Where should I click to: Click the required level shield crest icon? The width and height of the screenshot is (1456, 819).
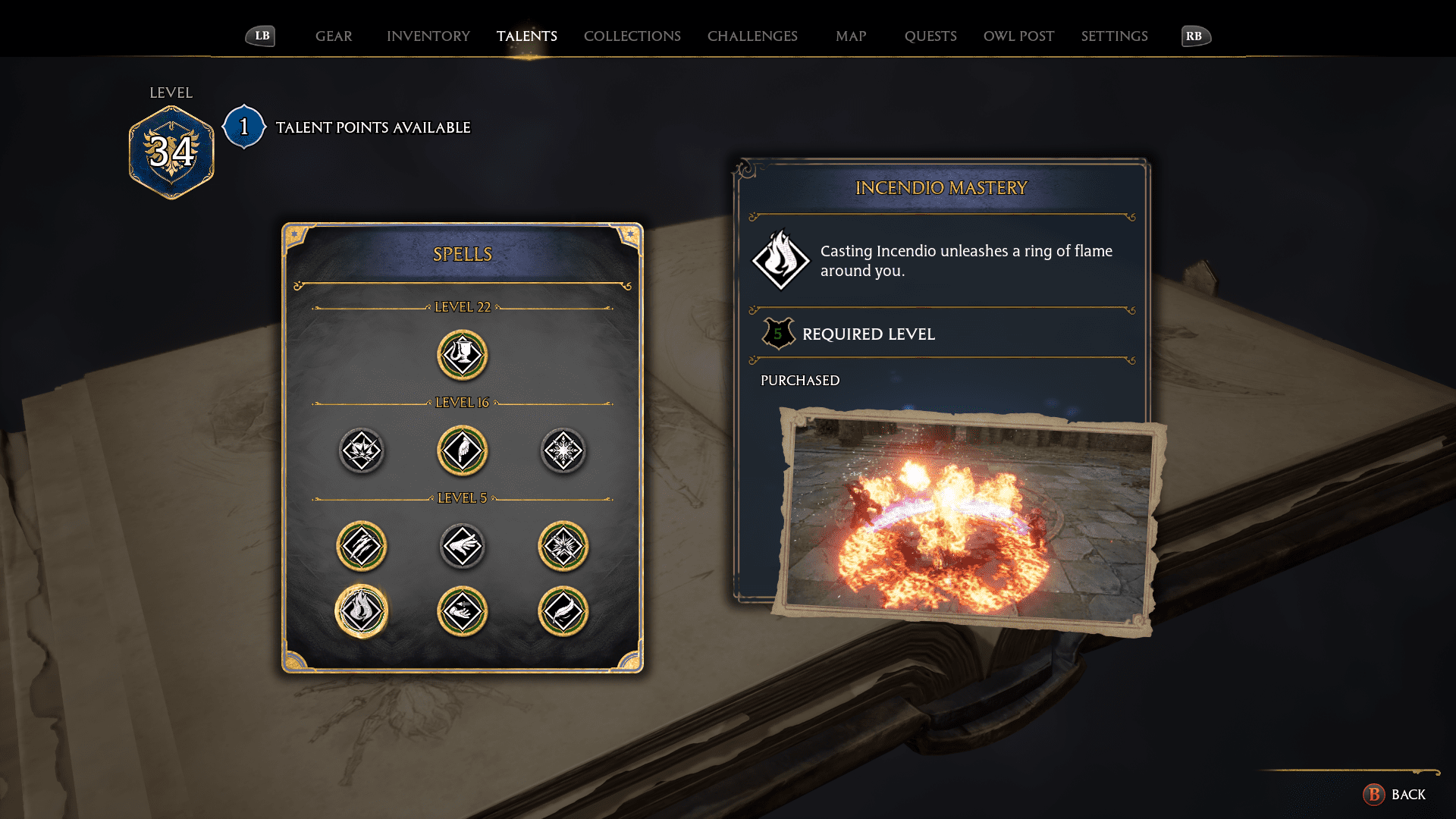coord(777,334)
